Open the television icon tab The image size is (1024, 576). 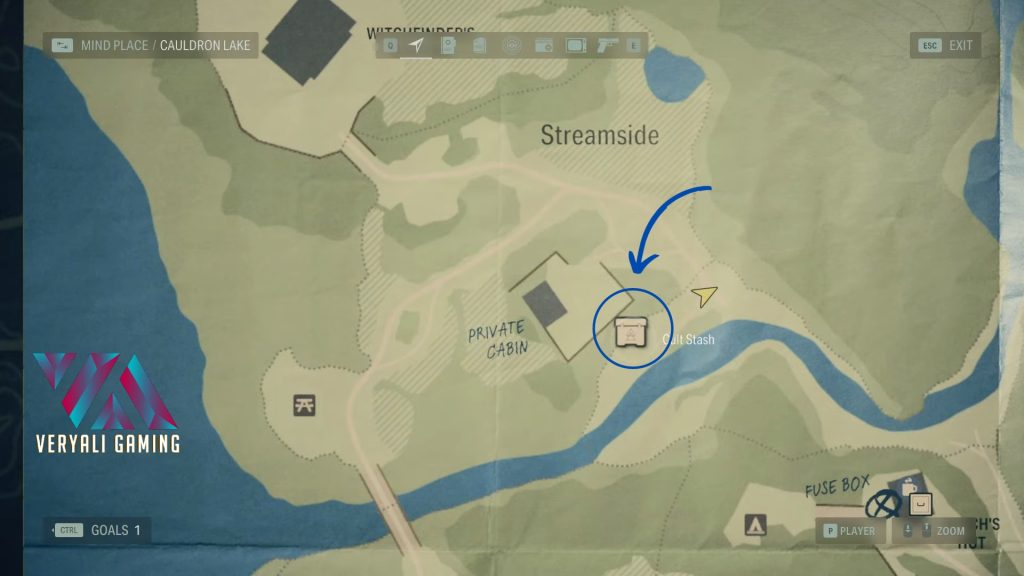click(x=576, y=45)
